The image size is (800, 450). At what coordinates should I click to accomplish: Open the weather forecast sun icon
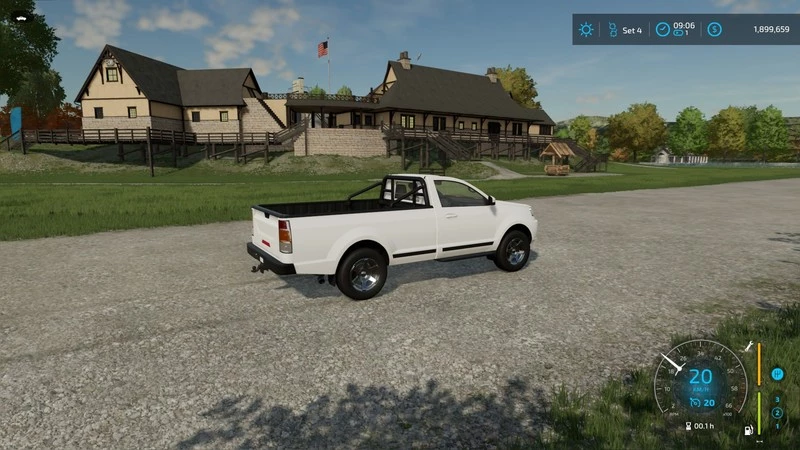[586, 29]
